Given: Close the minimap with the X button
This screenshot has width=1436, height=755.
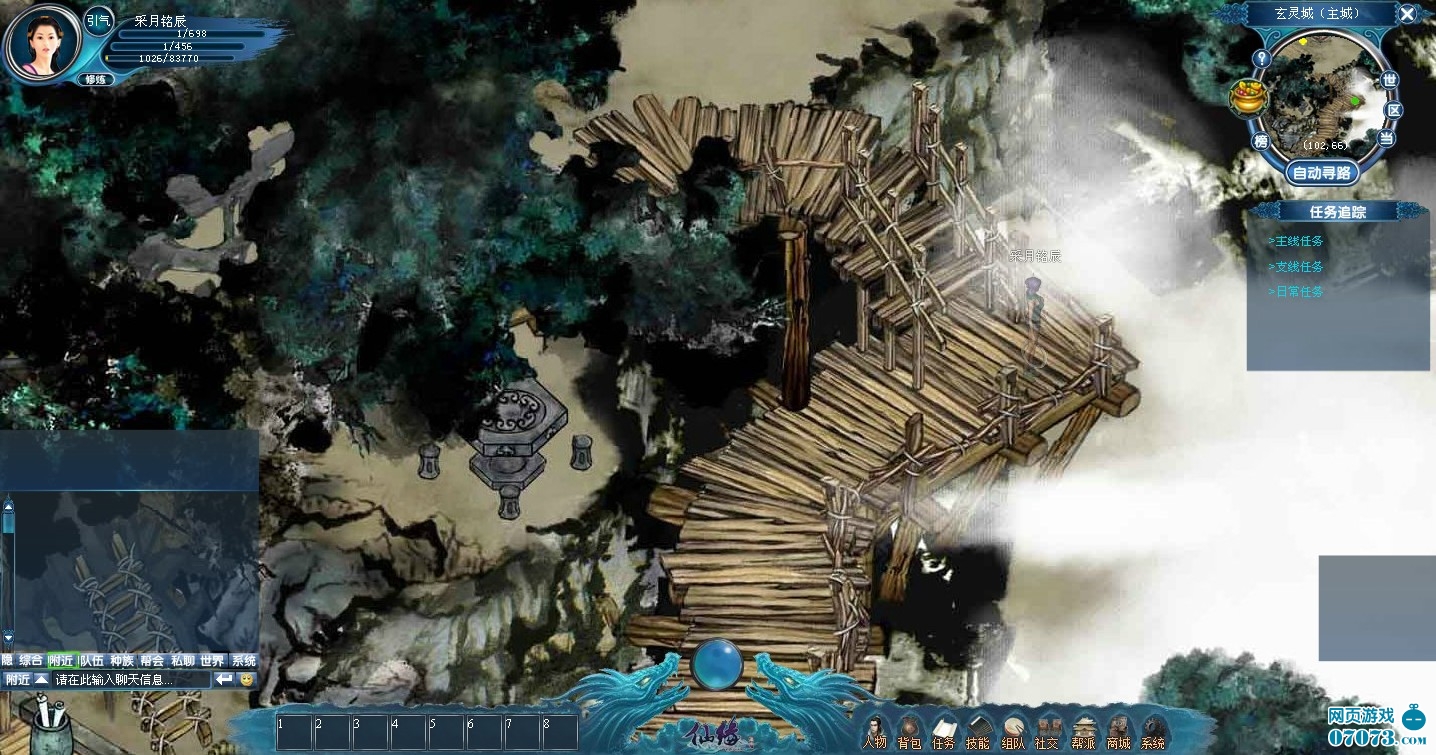Looking at the screenshot, I should point(1407,14).
